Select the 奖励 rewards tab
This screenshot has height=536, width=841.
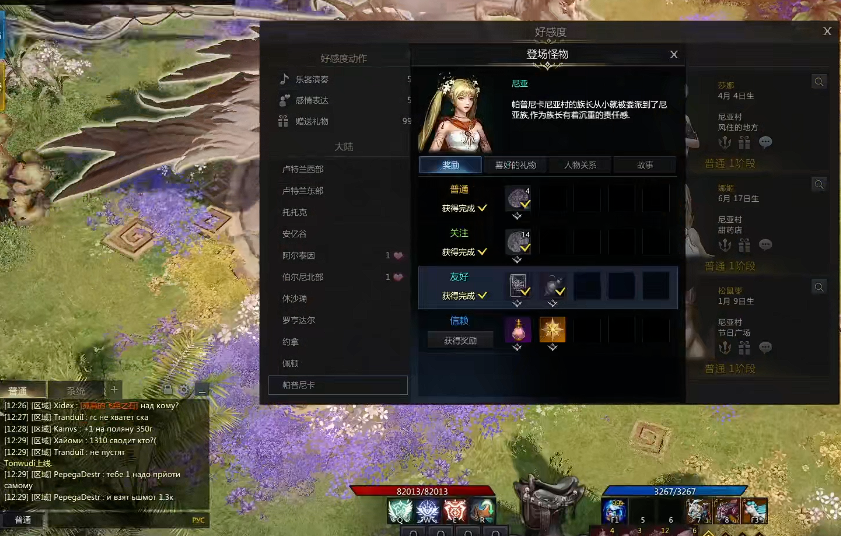pos(452,165)
